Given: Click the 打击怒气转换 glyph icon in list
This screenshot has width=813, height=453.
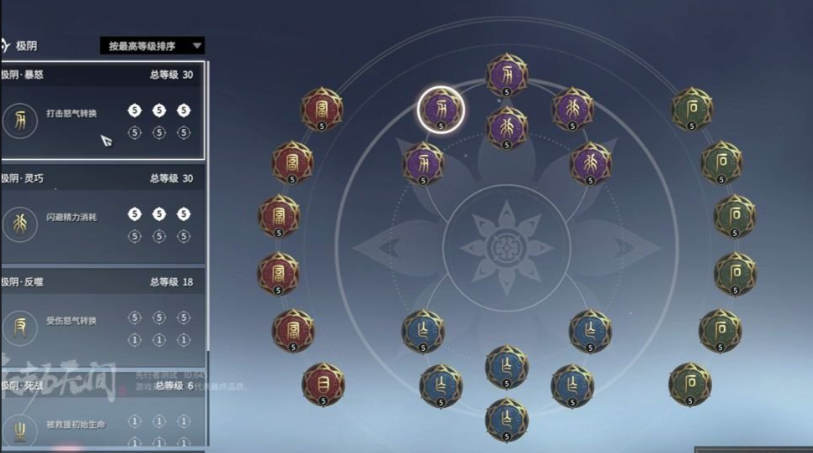Looking at the screenshot, I should (x=20, y=120).
